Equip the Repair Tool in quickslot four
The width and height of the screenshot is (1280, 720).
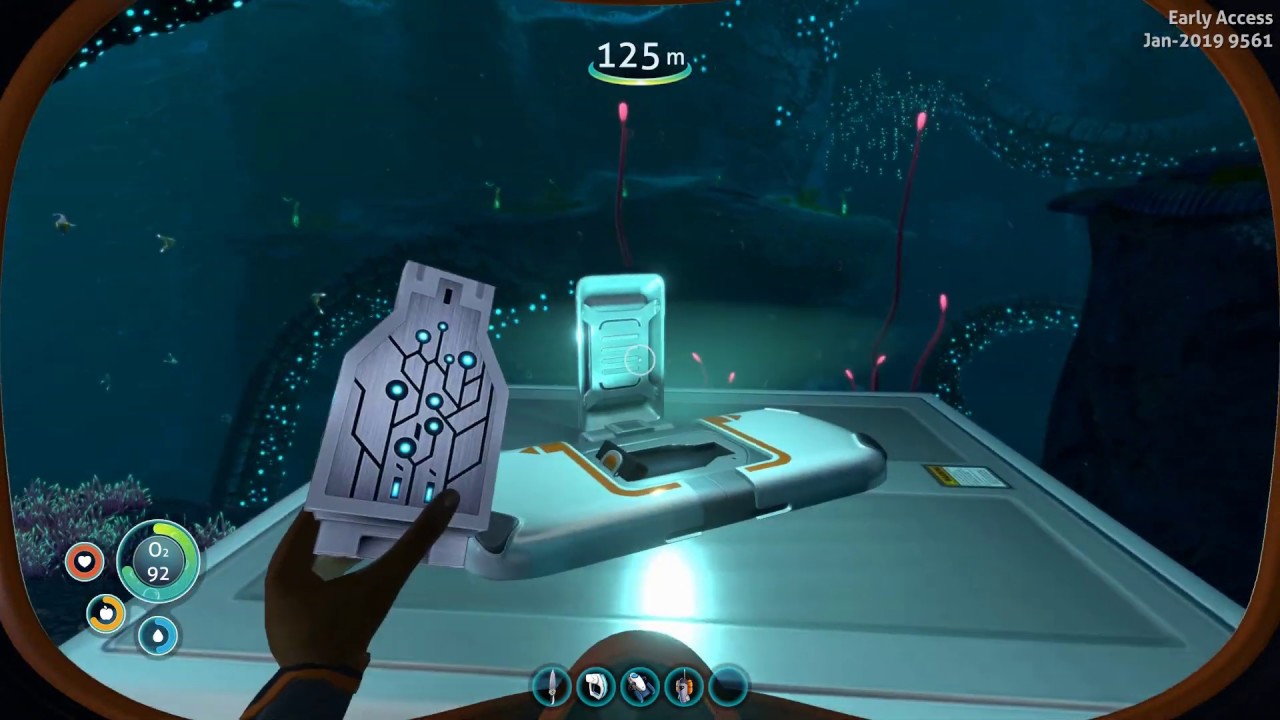pyautogui.click(x=685, y=685)
